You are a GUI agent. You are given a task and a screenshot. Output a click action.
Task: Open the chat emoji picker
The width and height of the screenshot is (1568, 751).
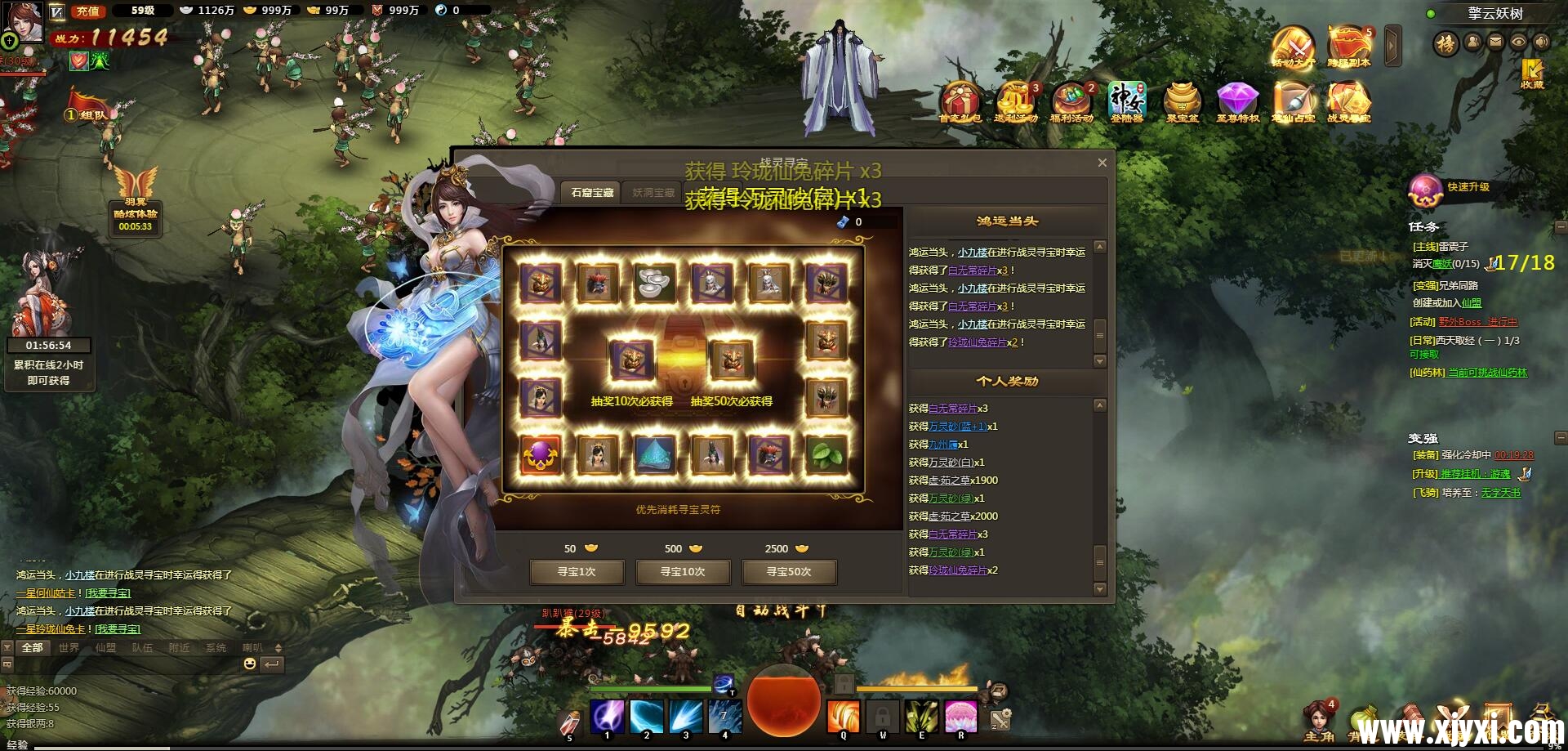pos(250,664)
